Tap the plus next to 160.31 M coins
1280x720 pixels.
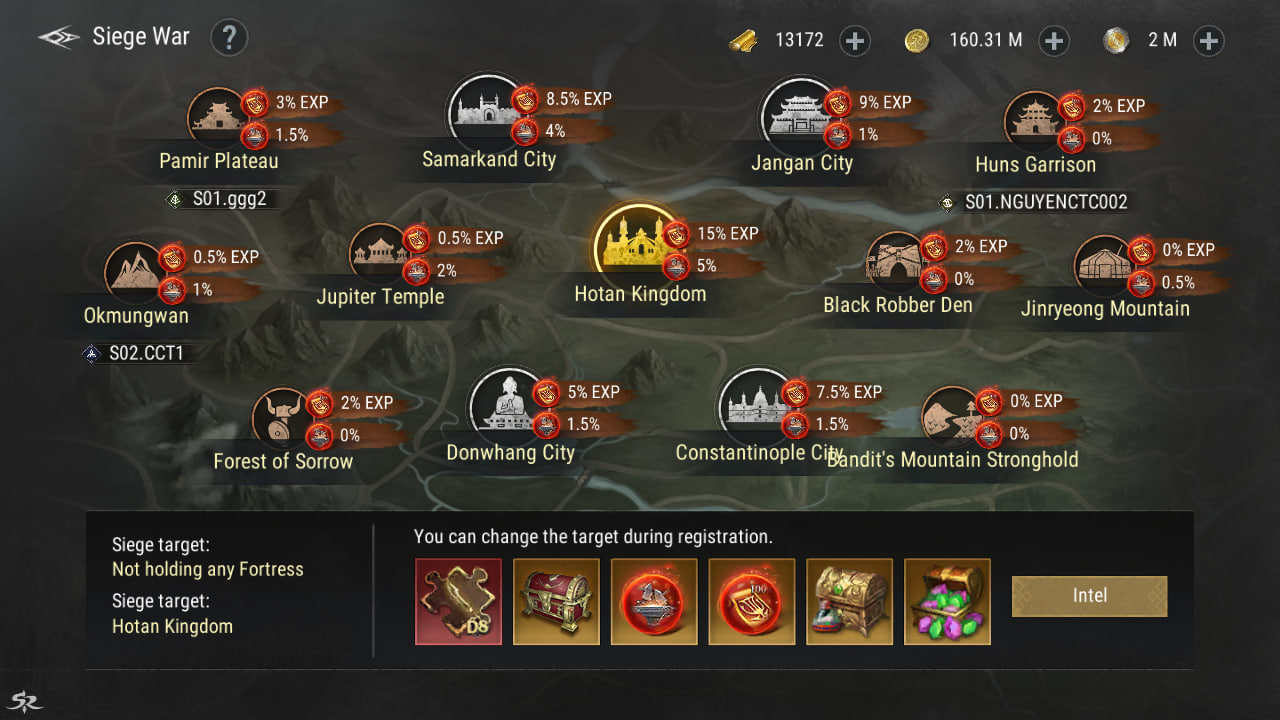1054,41
